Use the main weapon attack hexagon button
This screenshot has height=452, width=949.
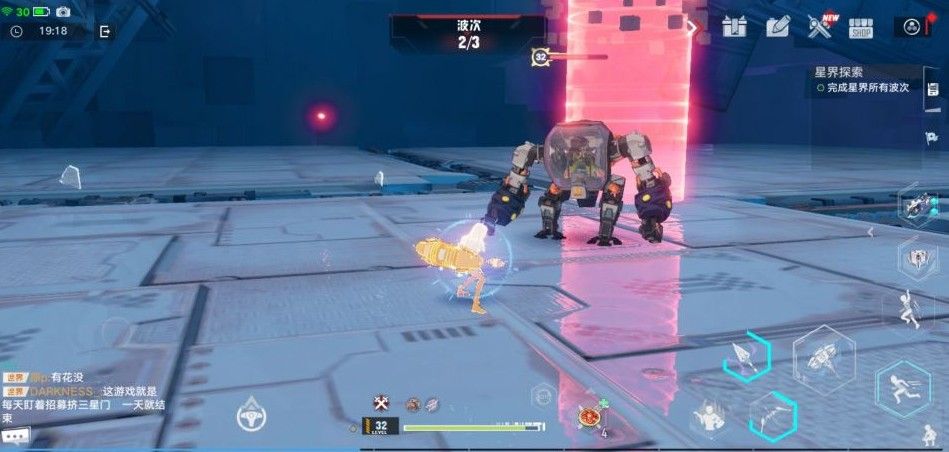823,358
